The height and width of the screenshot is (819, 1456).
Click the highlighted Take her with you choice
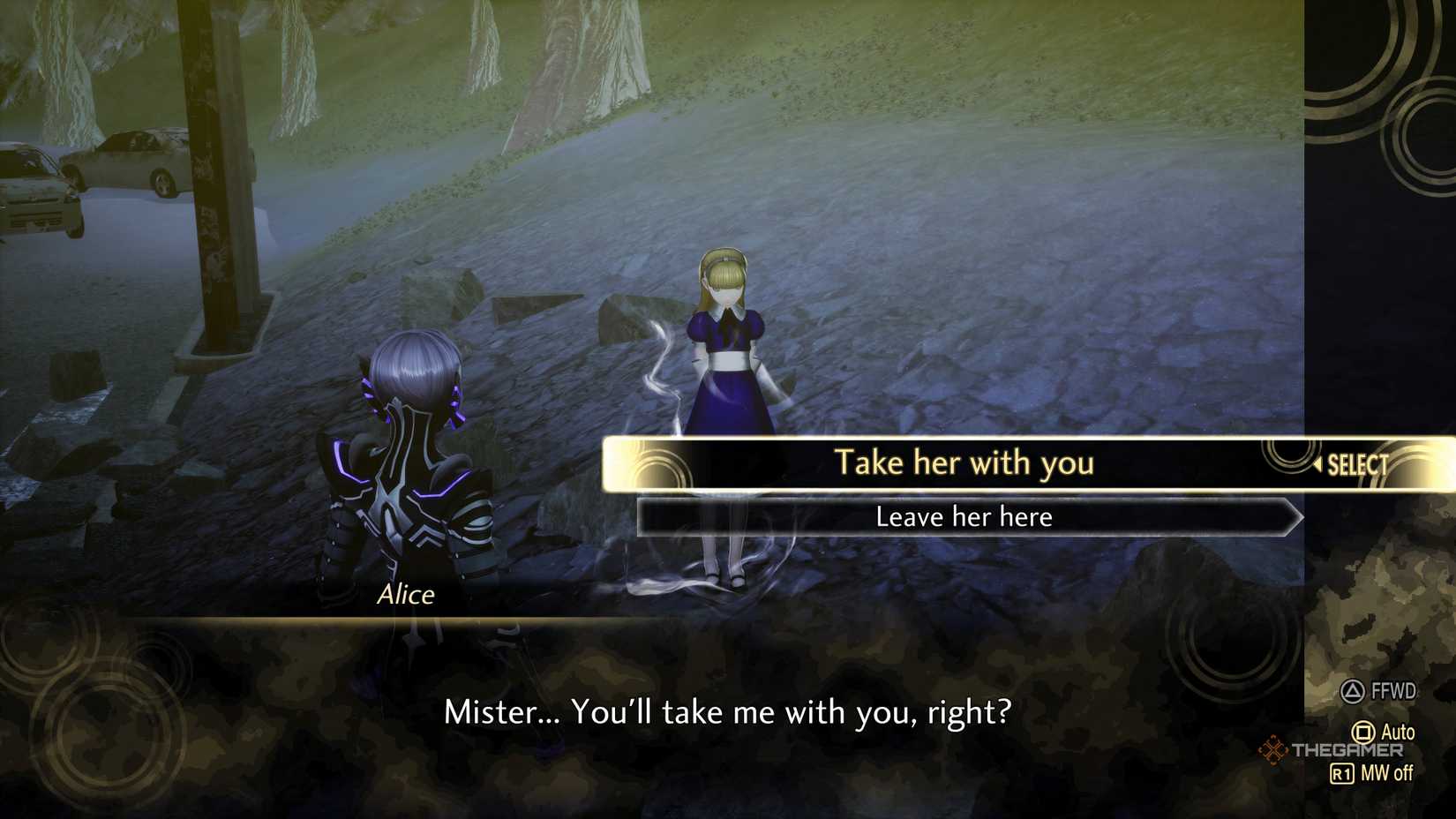tap(965, 462)
